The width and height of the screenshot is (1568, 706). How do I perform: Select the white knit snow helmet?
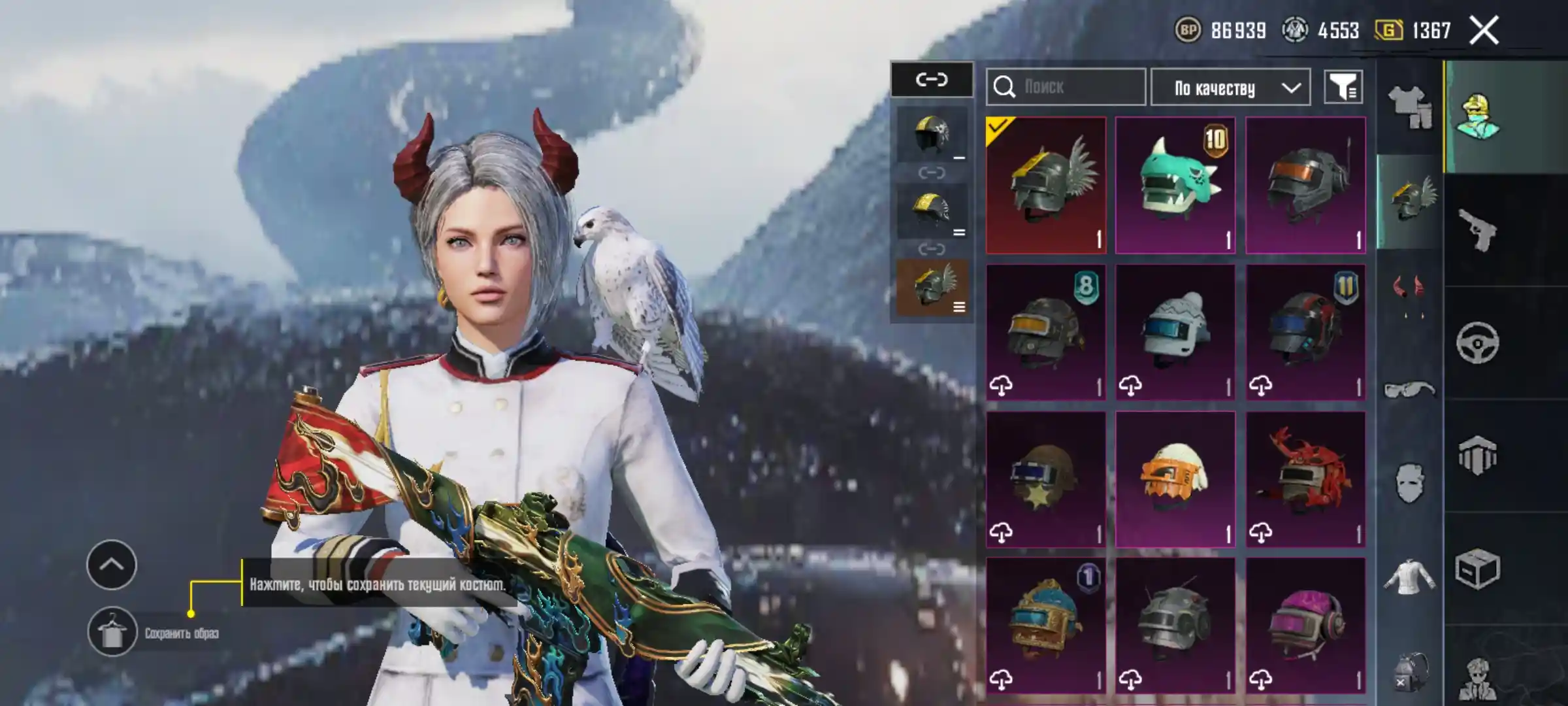click(x=1175, y=332)
